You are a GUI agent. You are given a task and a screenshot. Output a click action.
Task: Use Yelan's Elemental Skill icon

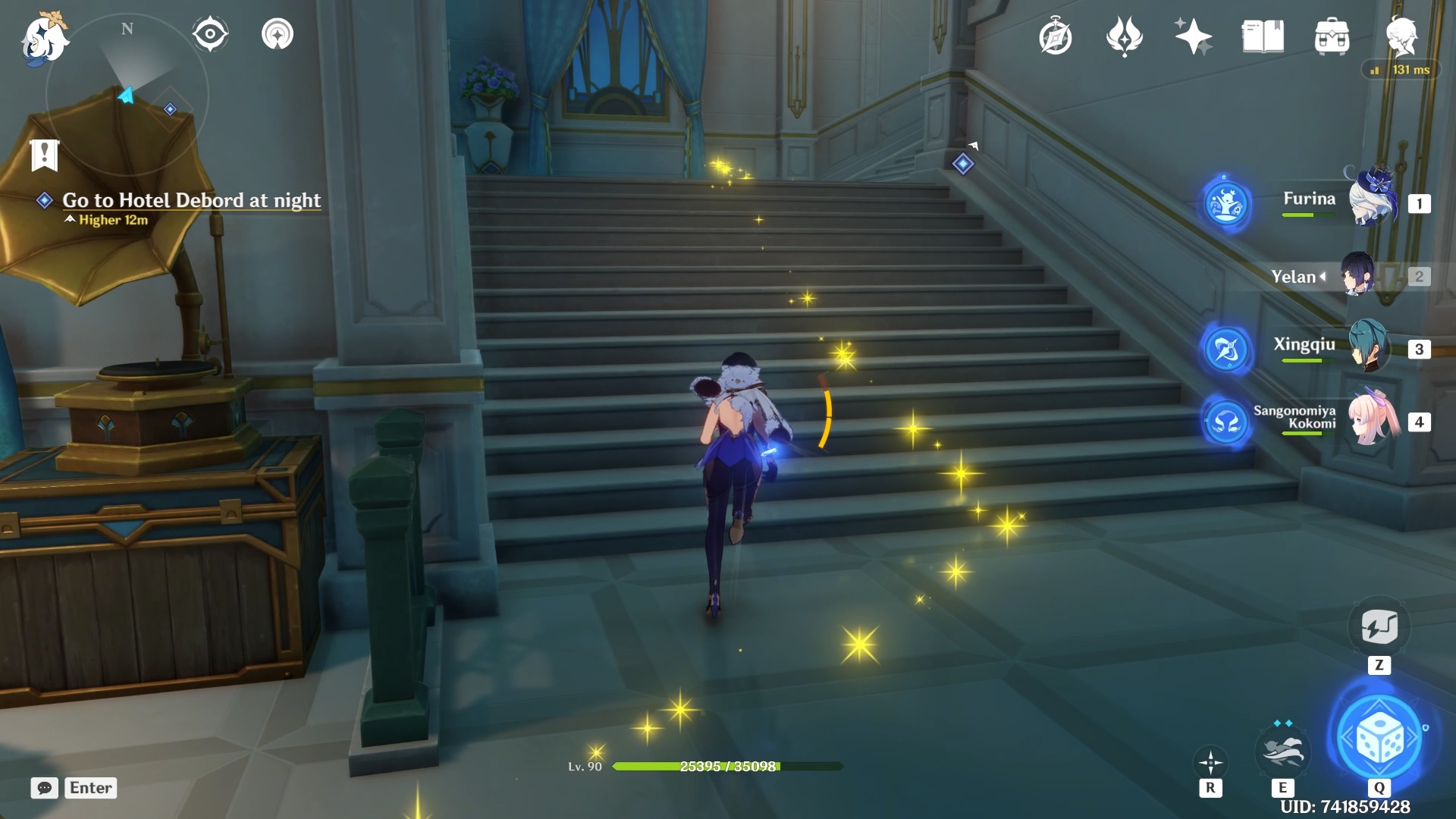[1282, 749]
